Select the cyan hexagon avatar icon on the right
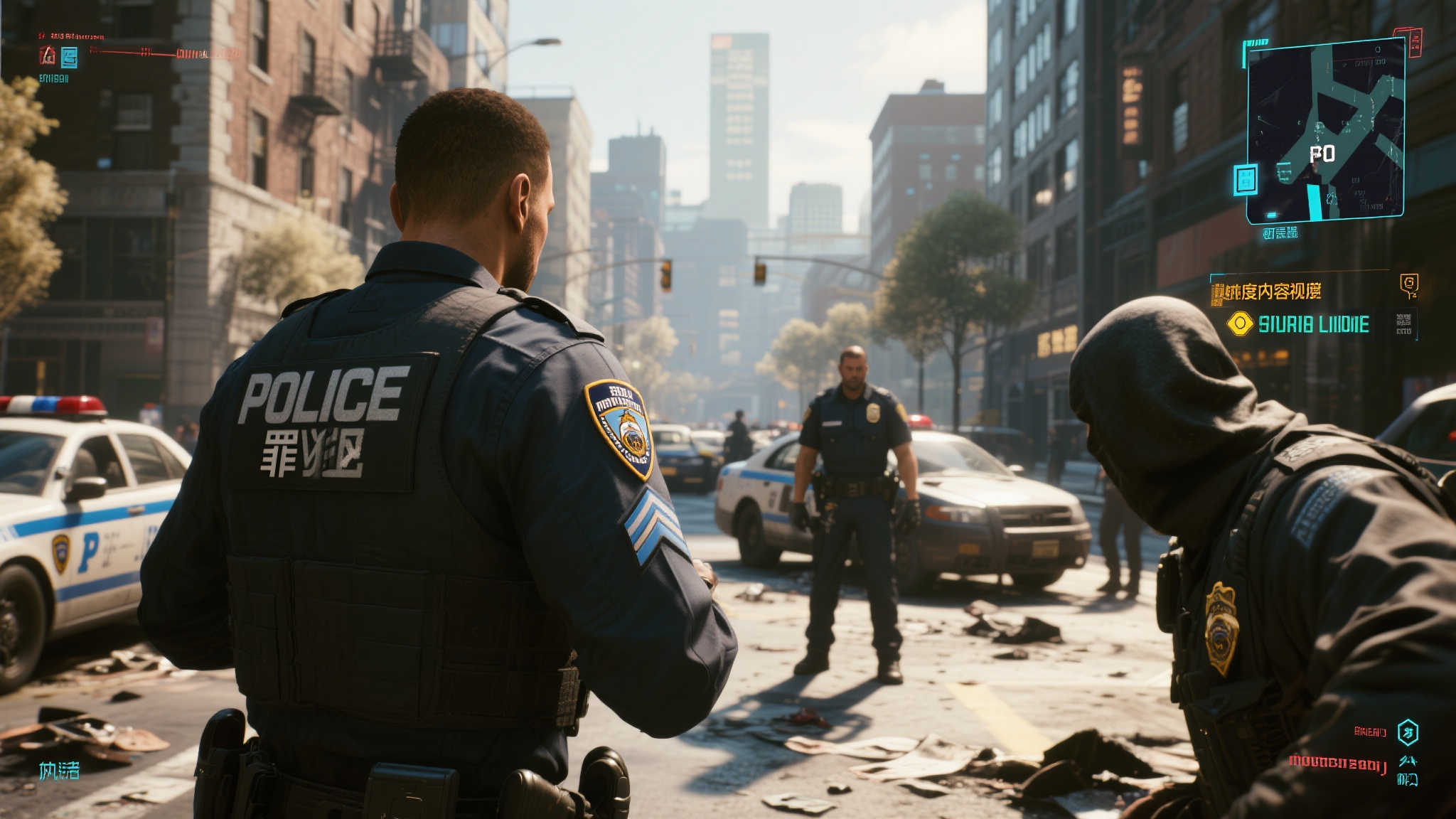Screen dimensions: 1456x819 pos(1409,733)
